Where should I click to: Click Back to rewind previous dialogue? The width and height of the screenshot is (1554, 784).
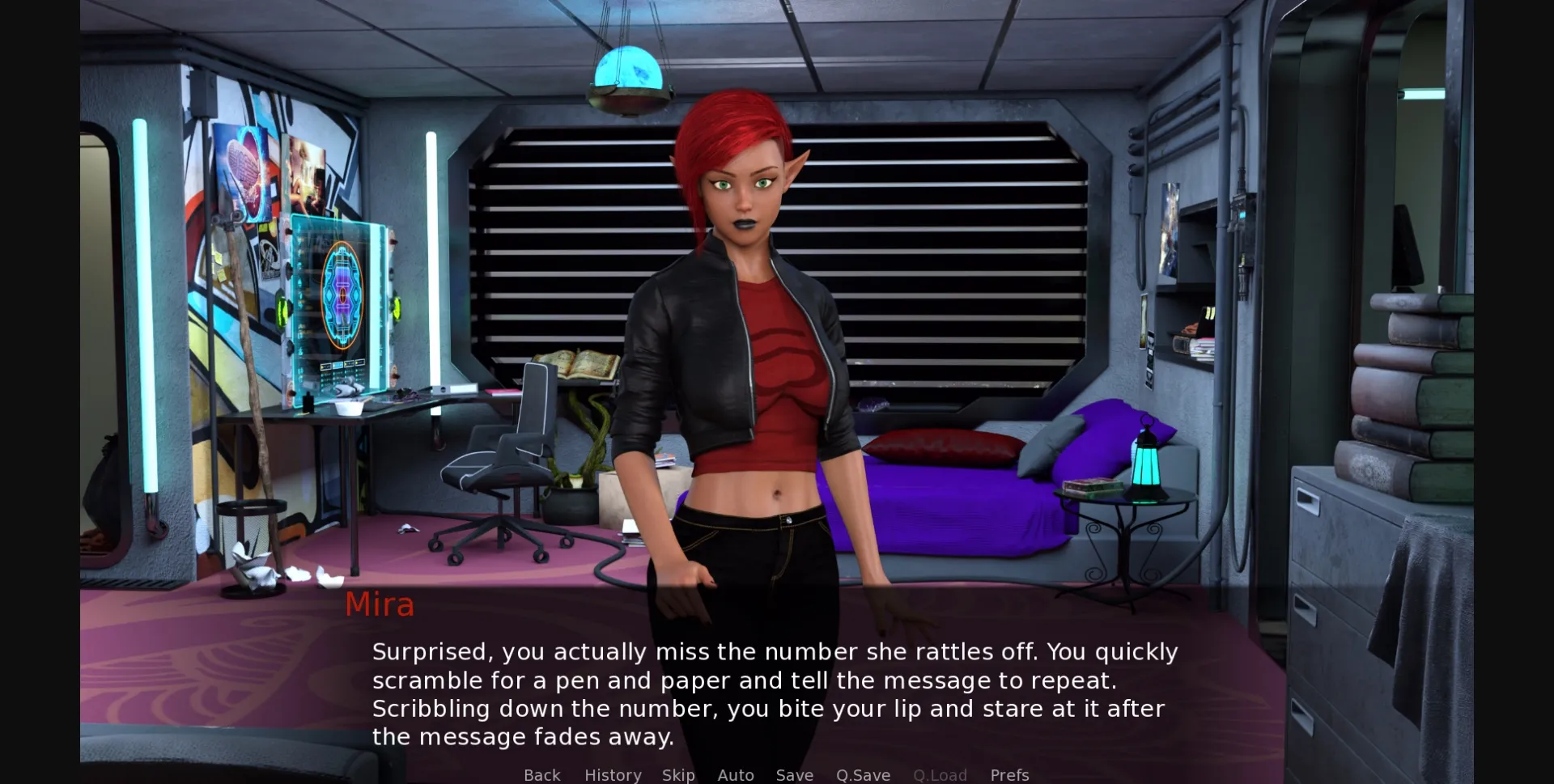coord(541,774)
